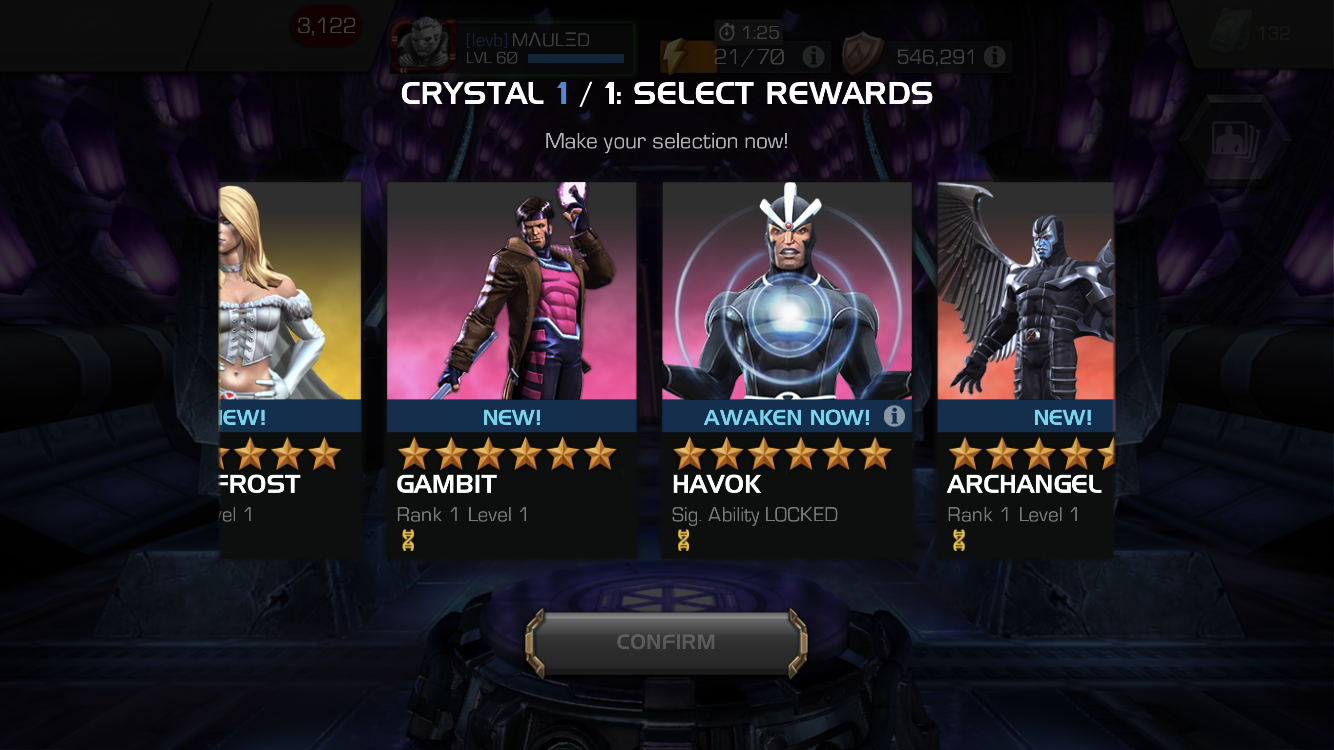
Task: Pick the Archangel champion card
Action: (1026, 370)
